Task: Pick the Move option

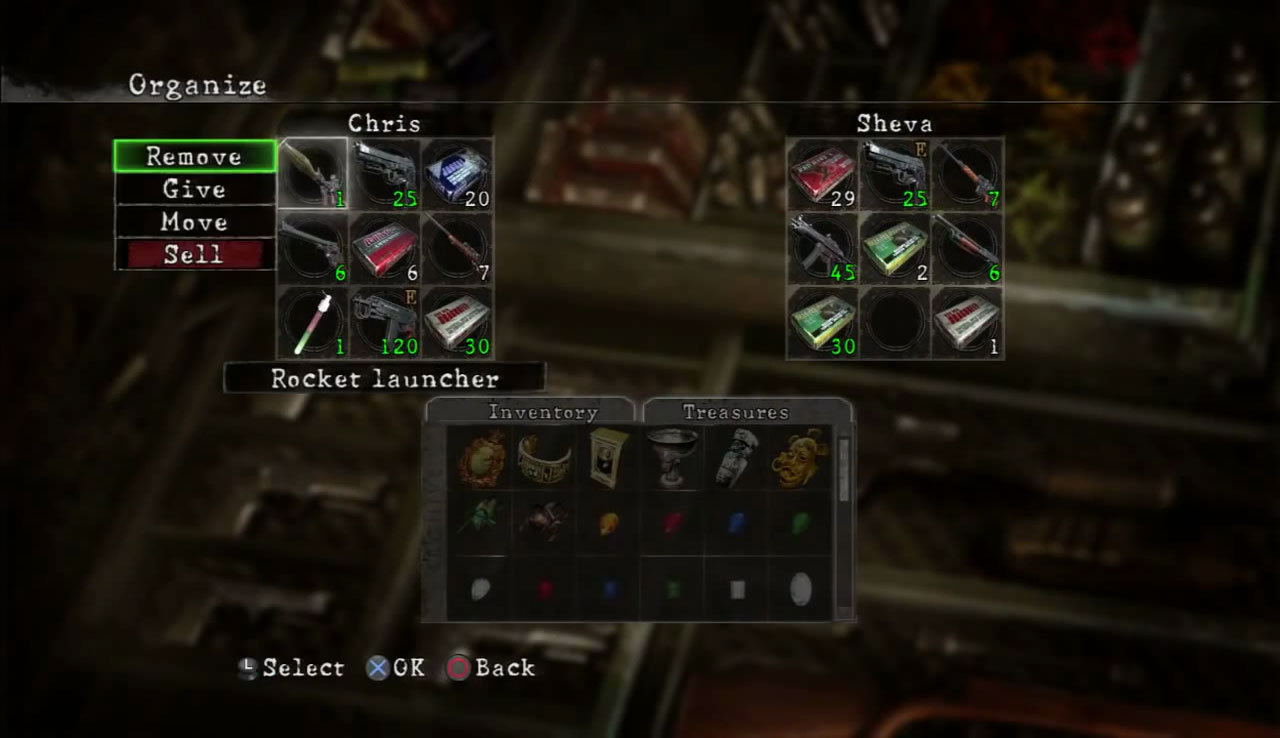Action: (194, 222)
